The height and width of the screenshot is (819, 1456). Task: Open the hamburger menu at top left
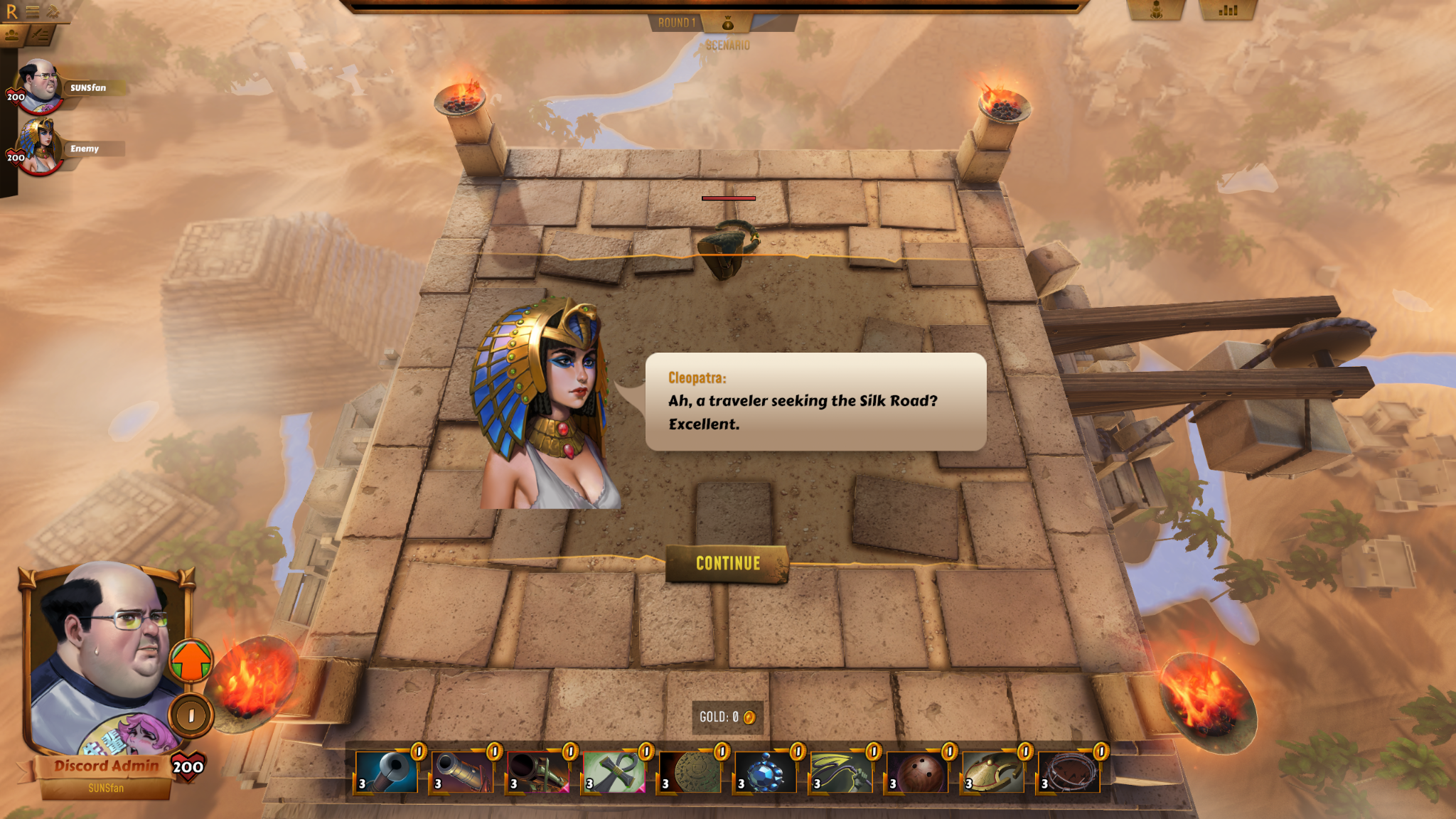pos(32,11)
